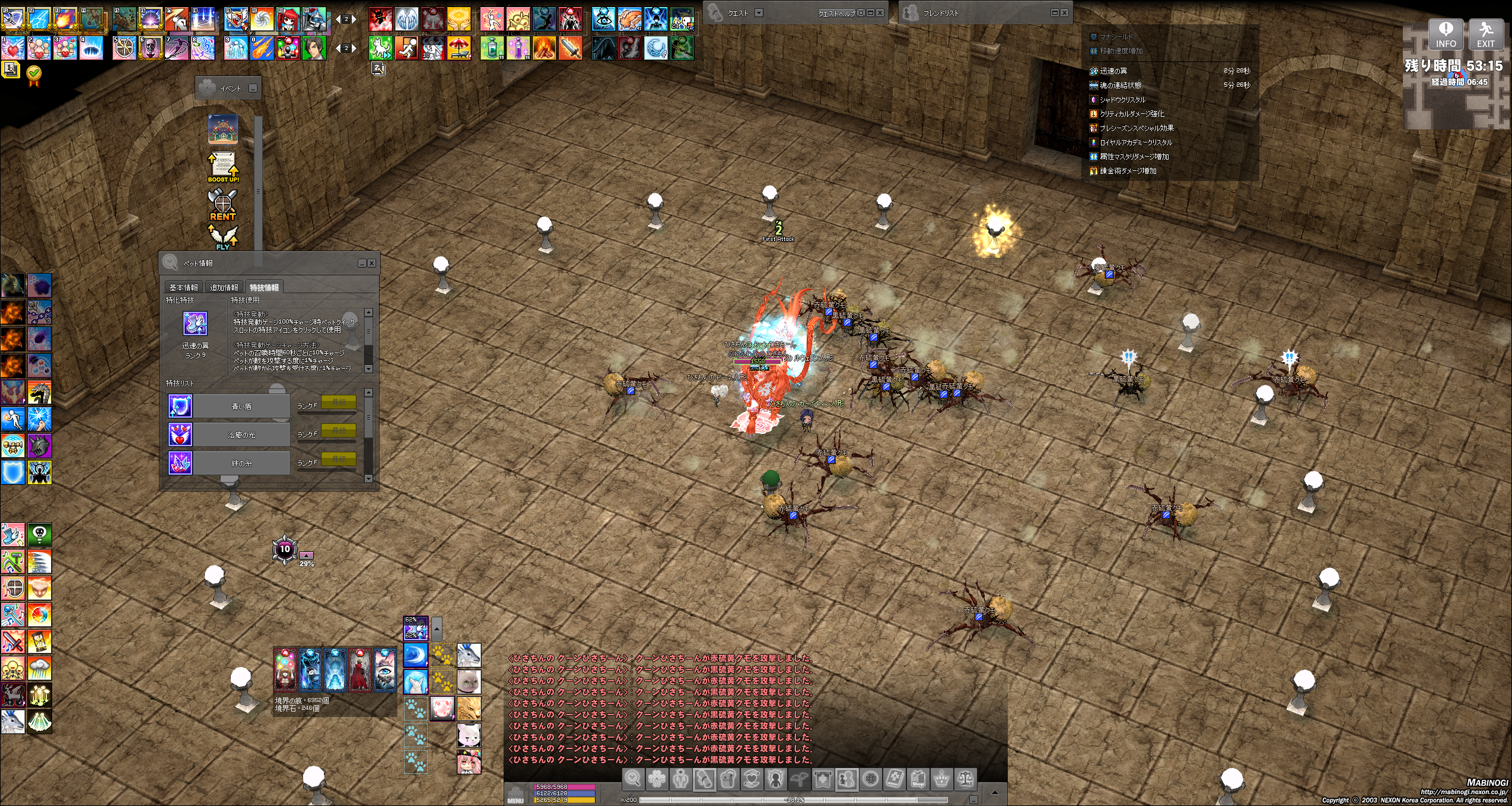The width and height of the screenshot is (1512, 806).
Task: Select the 青い盾 skill row
Action: tap(241, 406)
